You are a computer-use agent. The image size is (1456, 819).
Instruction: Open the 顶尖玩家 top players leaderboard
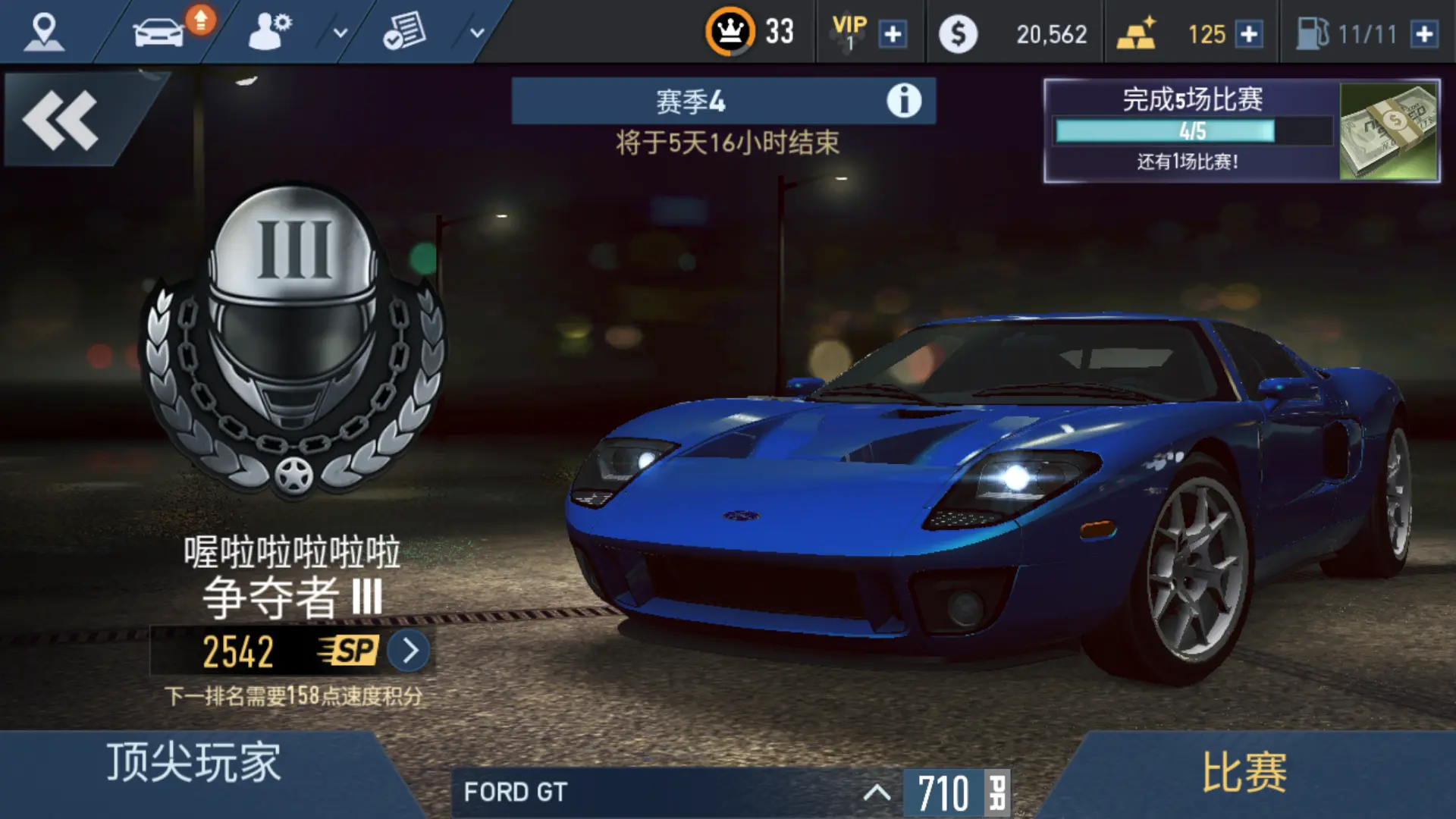pyautogui.click(x=193, y=763)
